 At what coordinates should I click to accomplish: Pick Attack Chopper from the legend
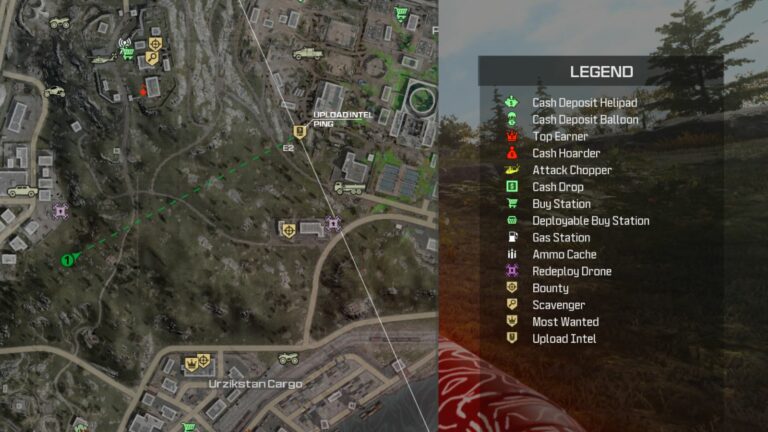point(571,170)
